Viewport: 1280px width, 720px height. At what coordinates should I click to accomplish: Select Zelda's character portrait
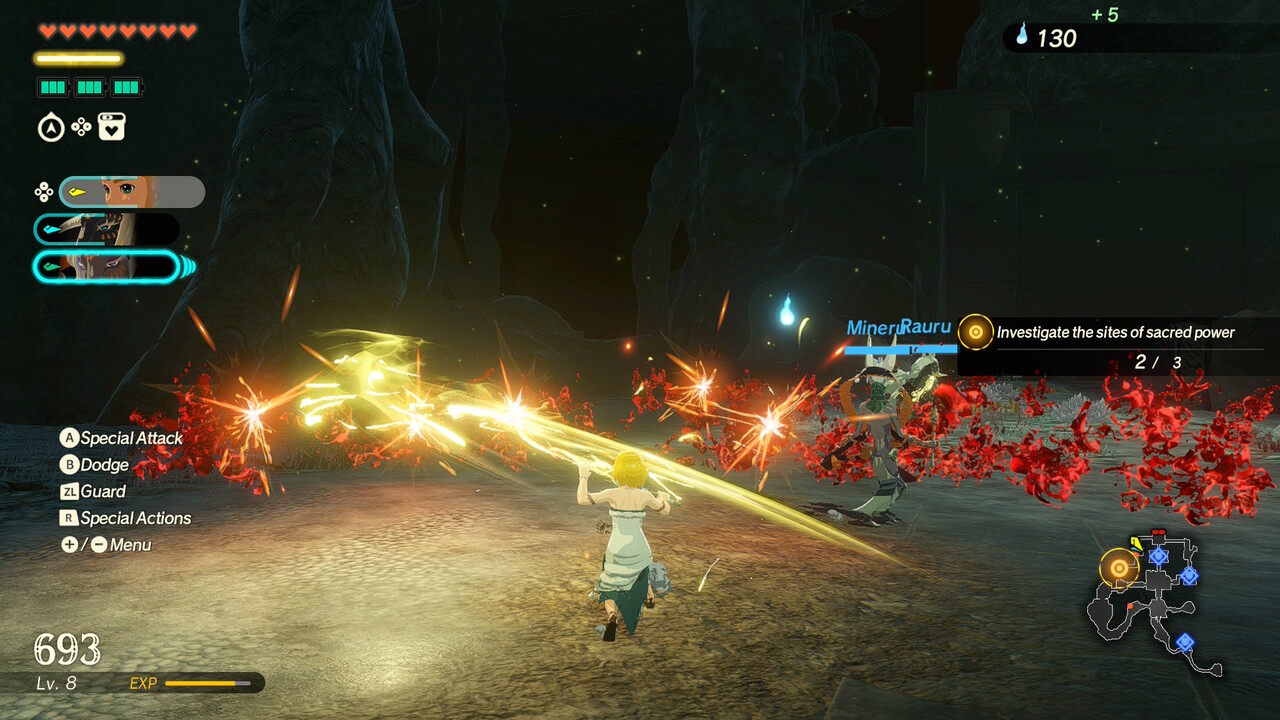[x=132, y=192]
